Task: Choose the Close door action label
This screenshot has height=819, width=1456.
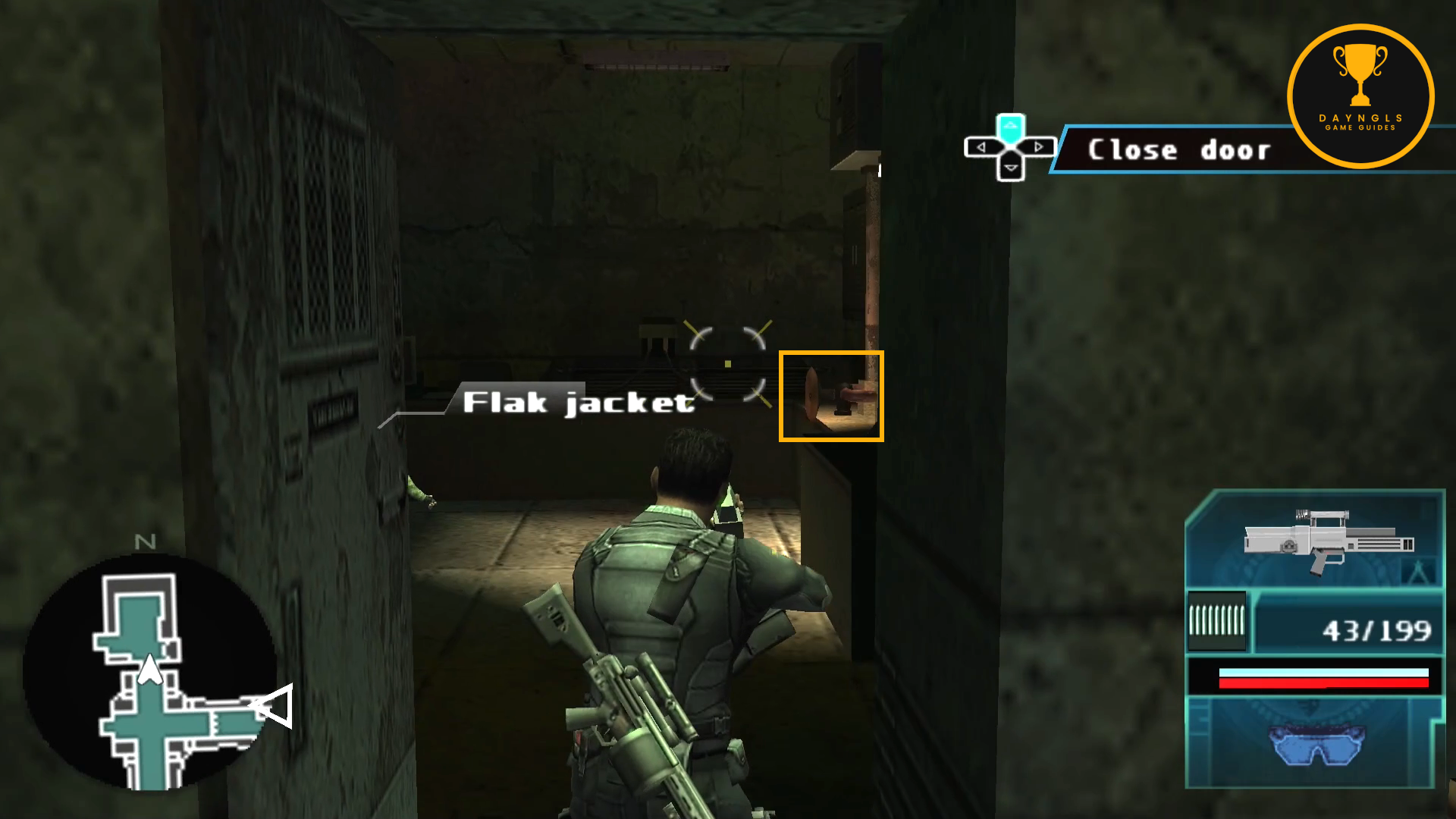Action: tap(1178, 150)
